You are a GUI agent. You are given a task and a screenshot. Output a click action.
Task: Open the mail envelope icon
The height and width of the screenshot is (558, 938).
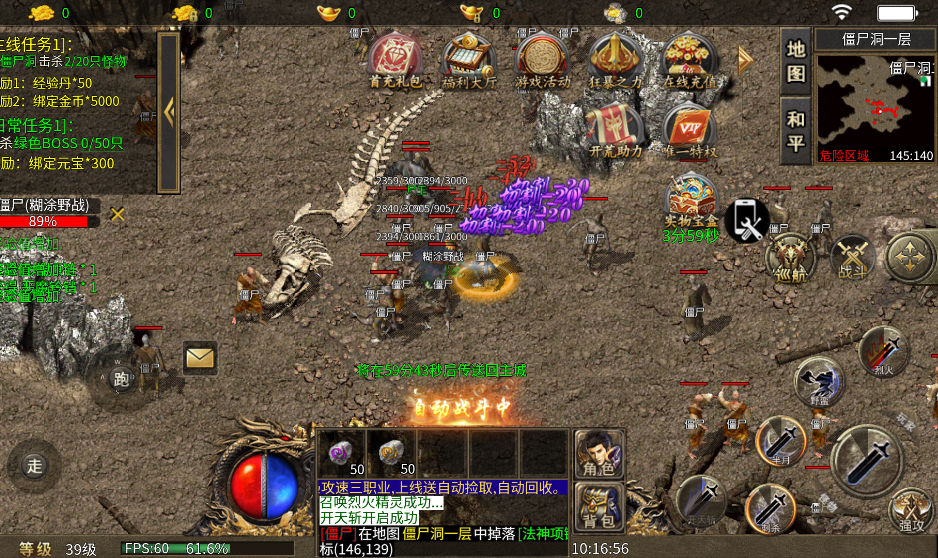tap(200, 356)
